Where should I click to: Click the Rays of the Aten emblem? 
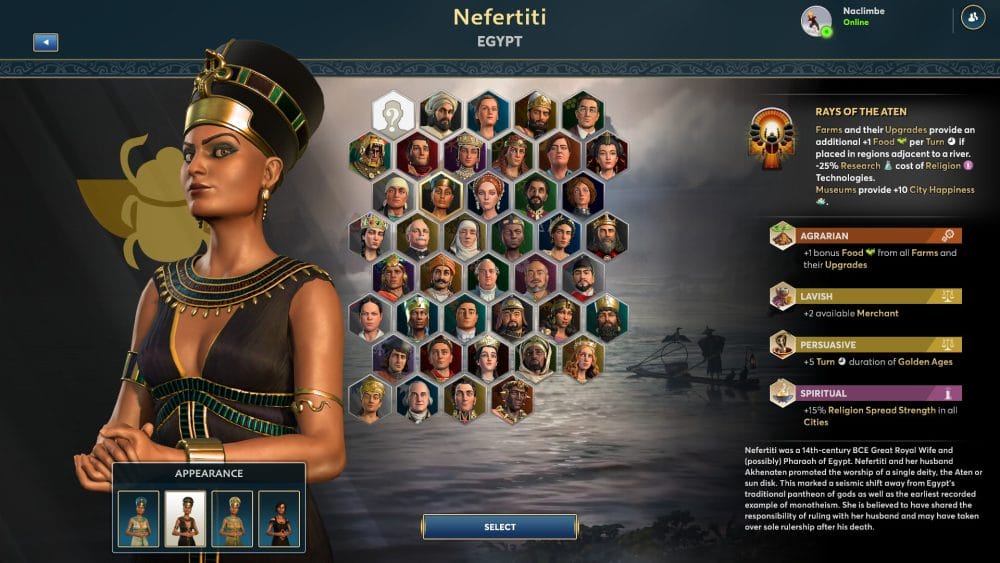pyautogui.click(x=772, y=138)
